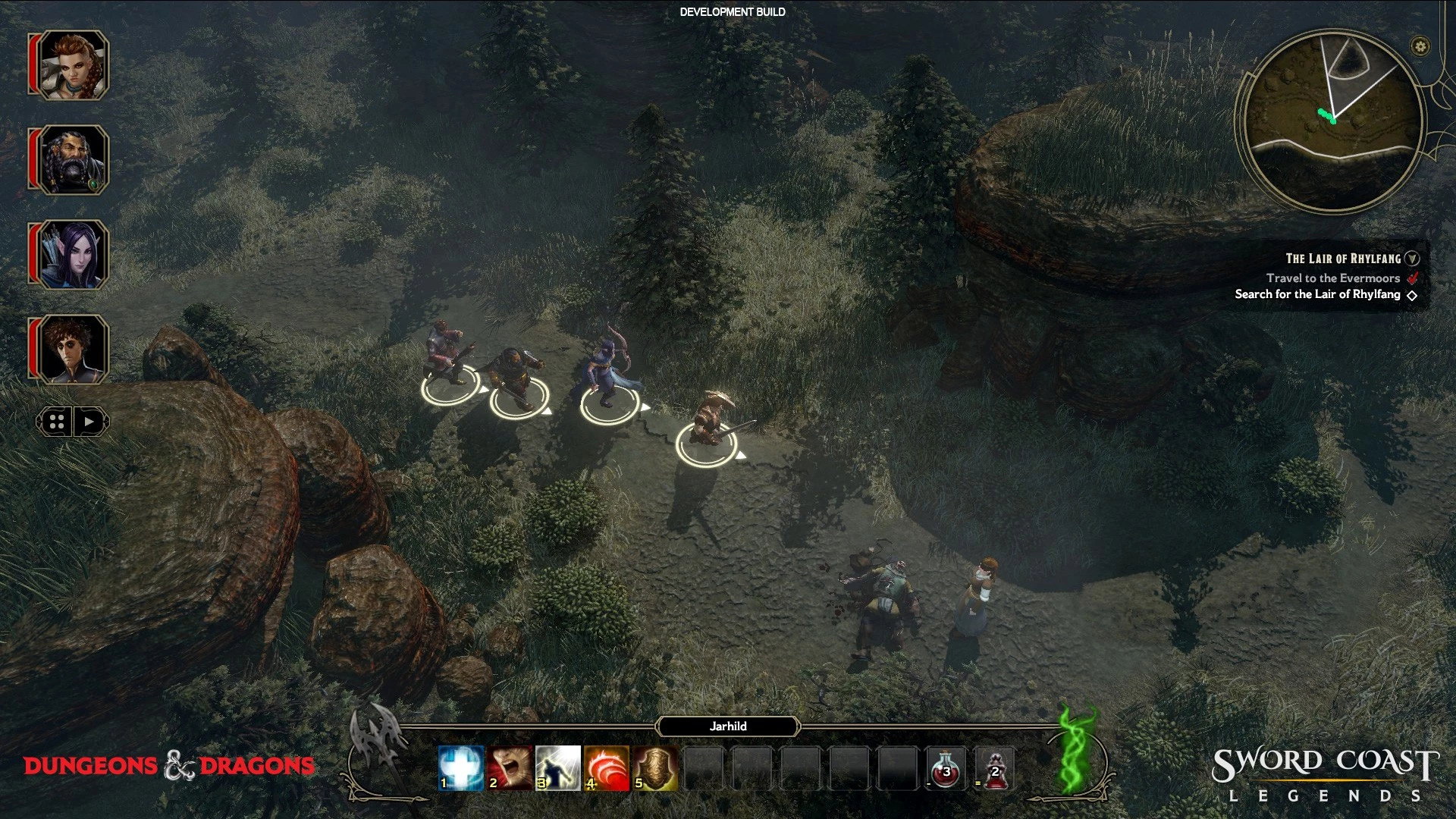The width and height of the screenshot is (1456, 819).
Task: Click the circular minimap
Action: click(1332, 121)
